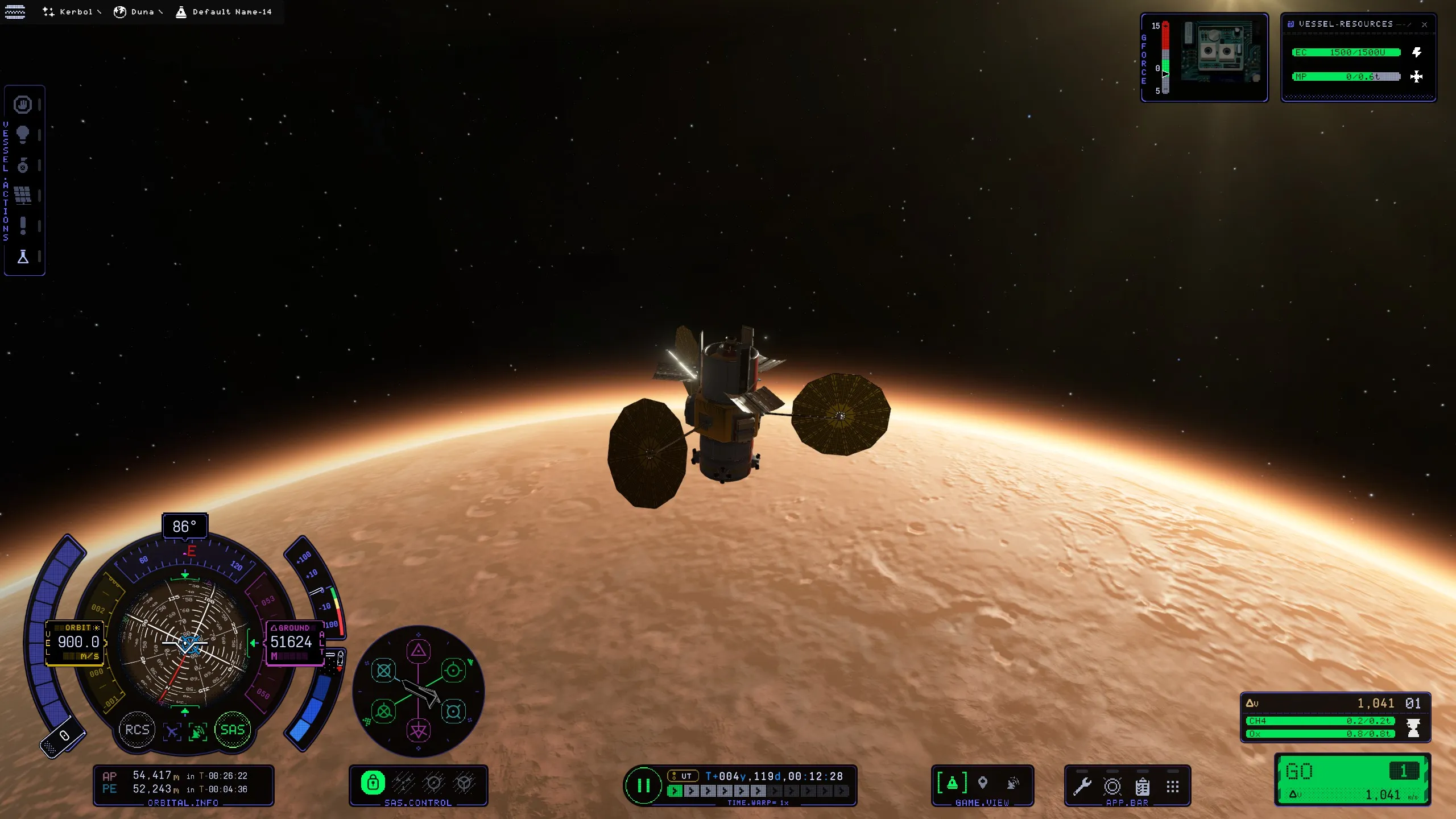Toggle the brakes icon in Vessel Actions

pyautogui.click(x=23, y=105)
